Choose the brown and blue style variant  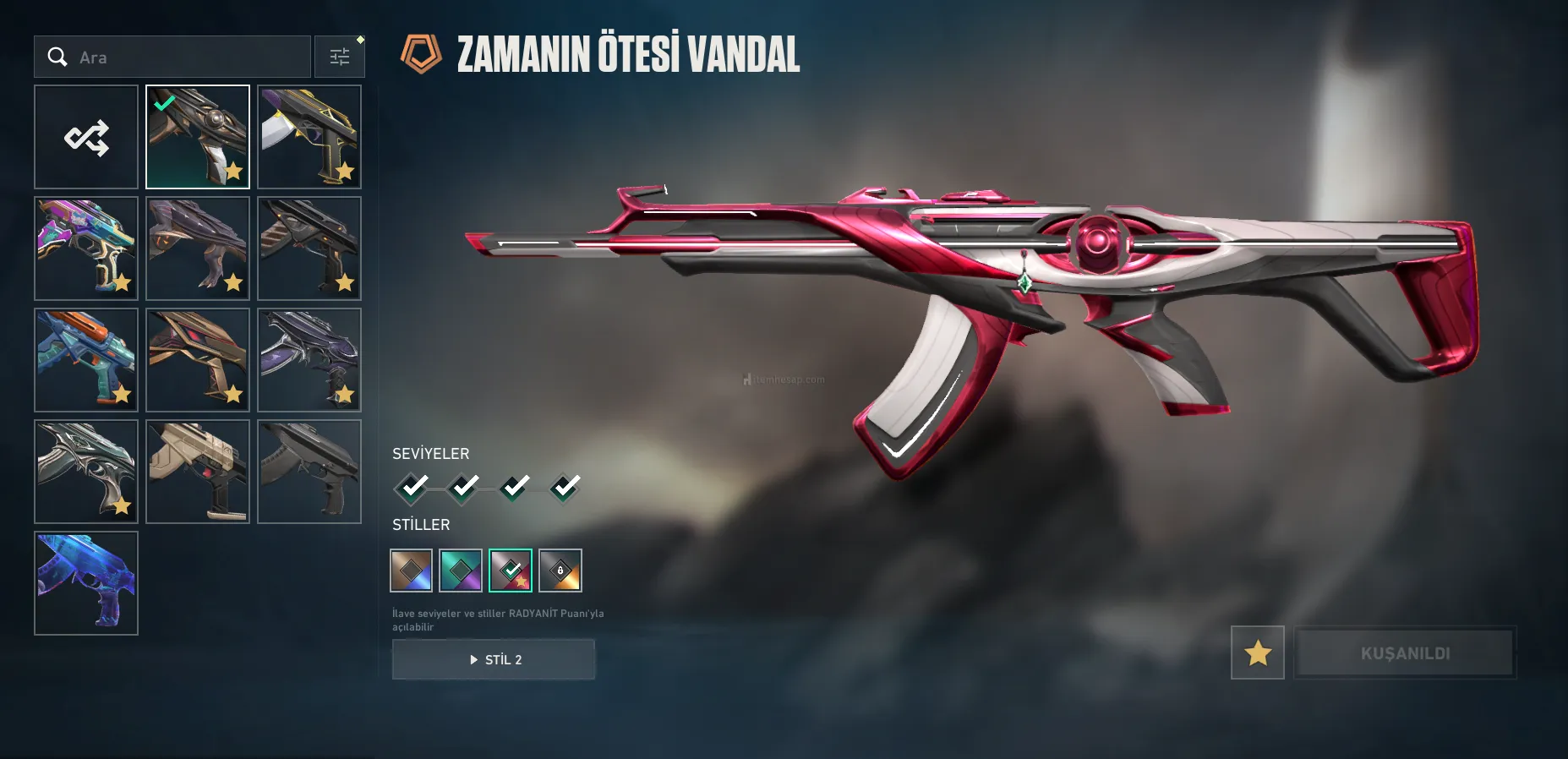412,571
